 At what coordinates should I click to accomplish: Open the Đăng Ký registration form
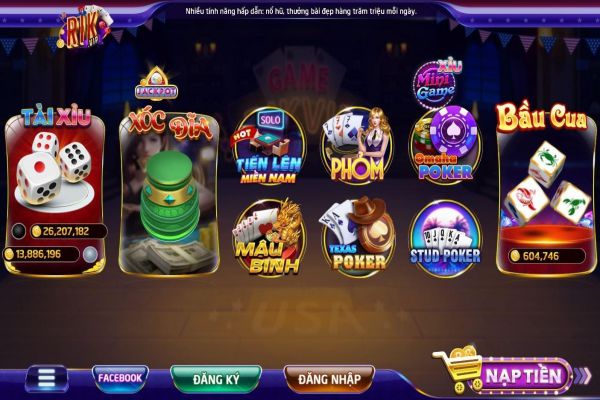tap(215, 378)
